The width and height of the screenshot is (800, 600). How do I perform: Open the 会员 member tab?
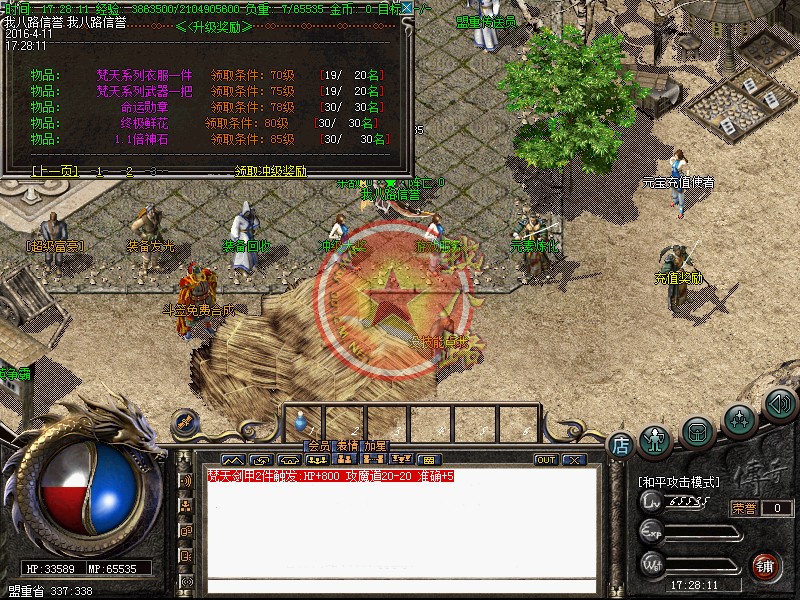pyautogui.click(x=318, y=446)
